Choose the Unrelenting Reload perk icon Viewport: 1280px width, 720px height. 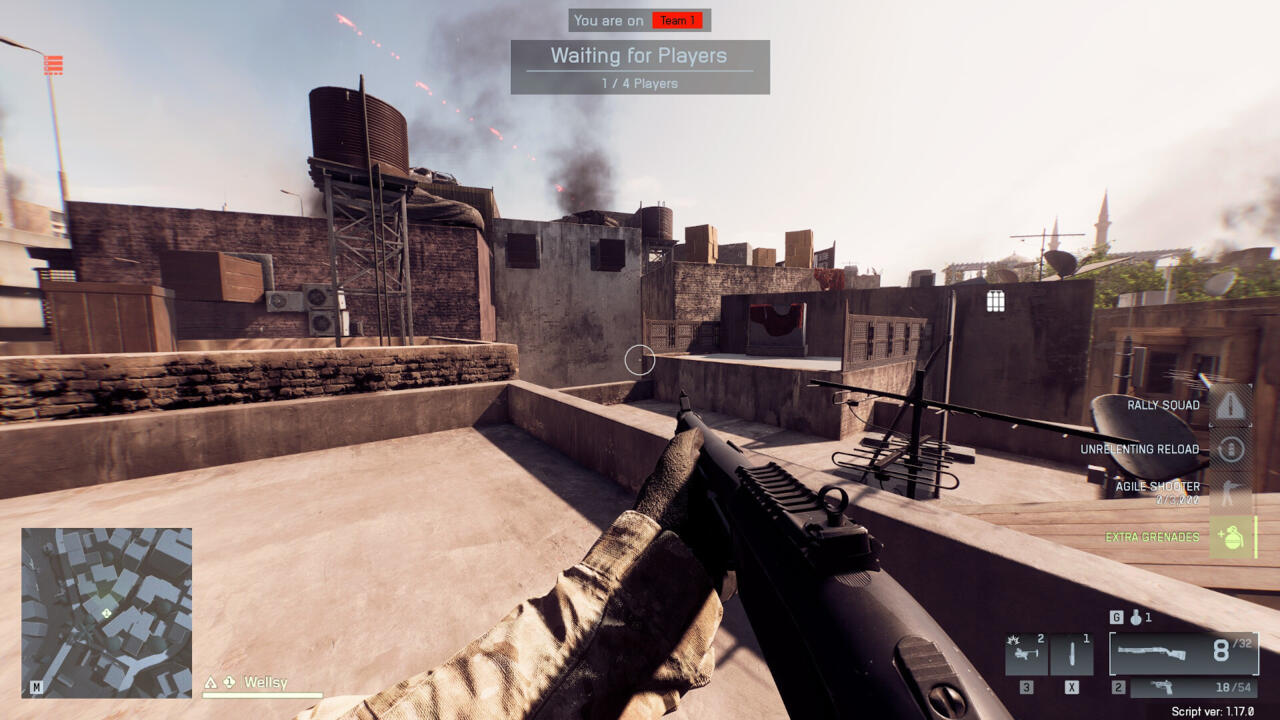(1231, 449)
